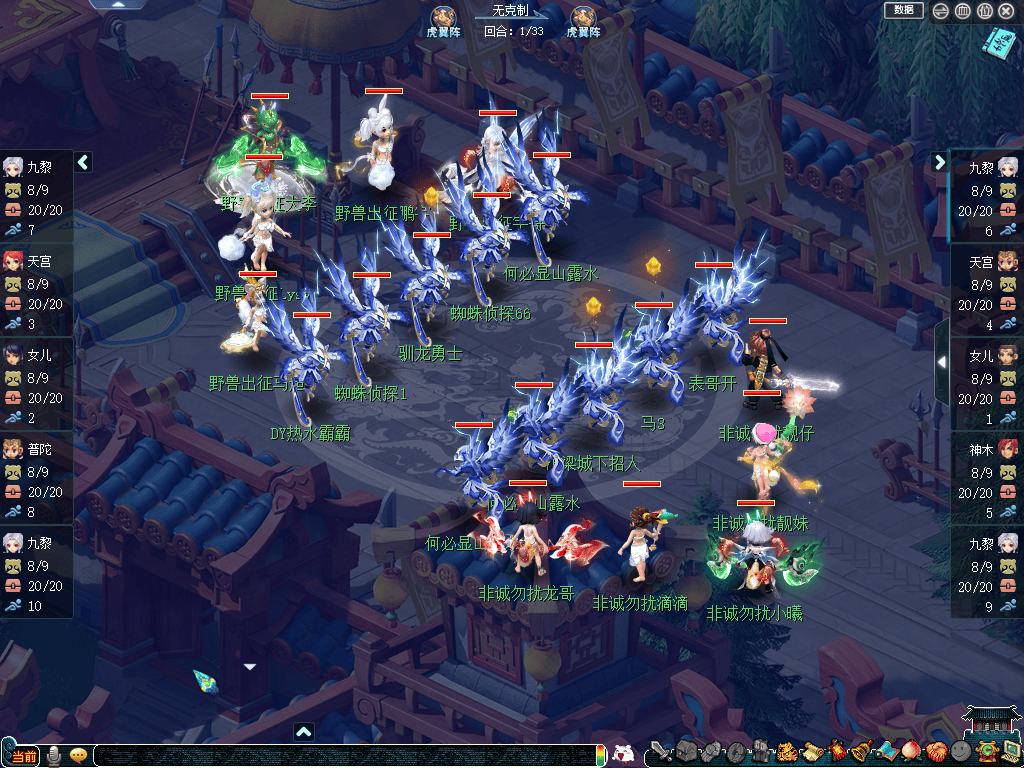The height and width of the screenshot is (768, 1024).
Task: Collapse the left team panel arrow
Action: [84, 162]
